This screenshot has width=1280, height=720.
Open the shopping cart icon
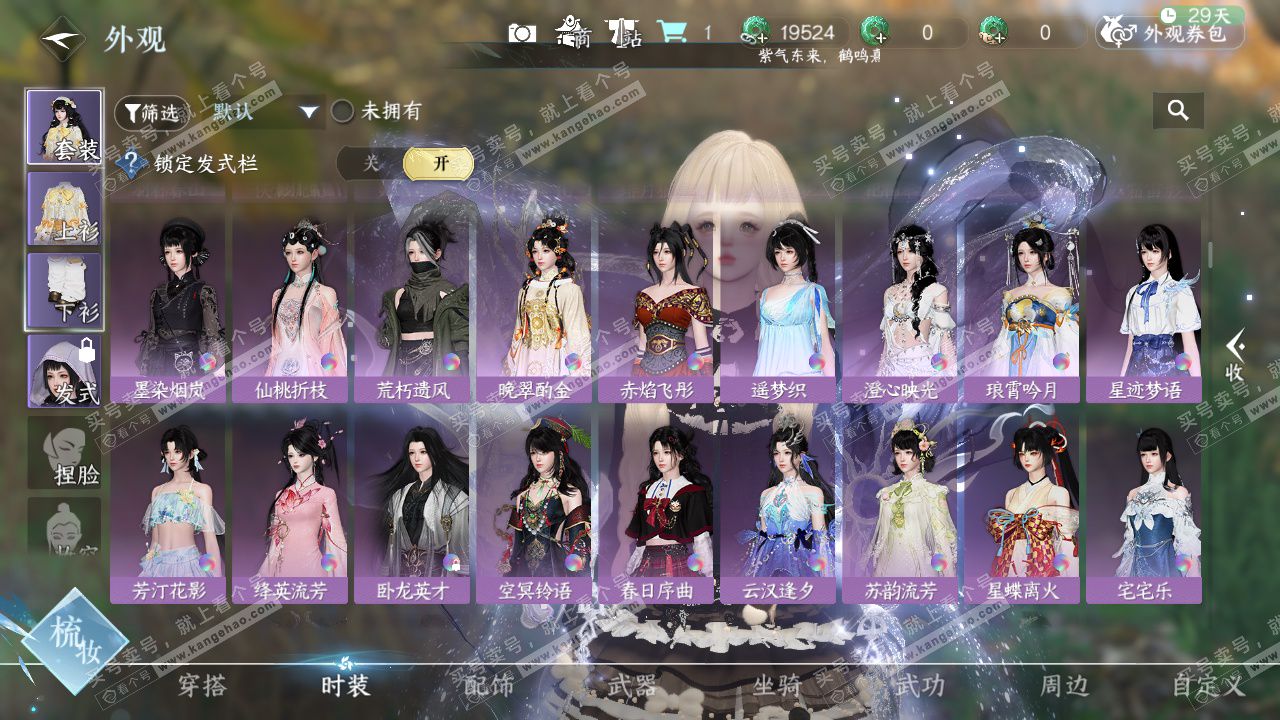click(671, 33)
